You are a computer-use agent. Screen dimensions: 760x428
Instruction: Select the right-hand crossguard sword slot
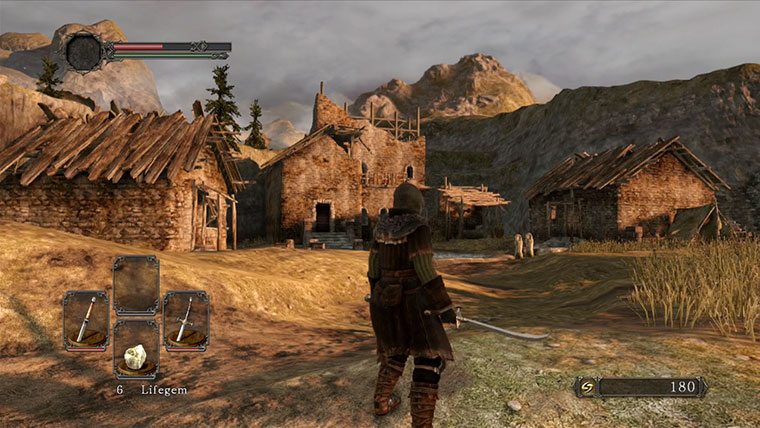pyautogui.click(x=185, y=320)
